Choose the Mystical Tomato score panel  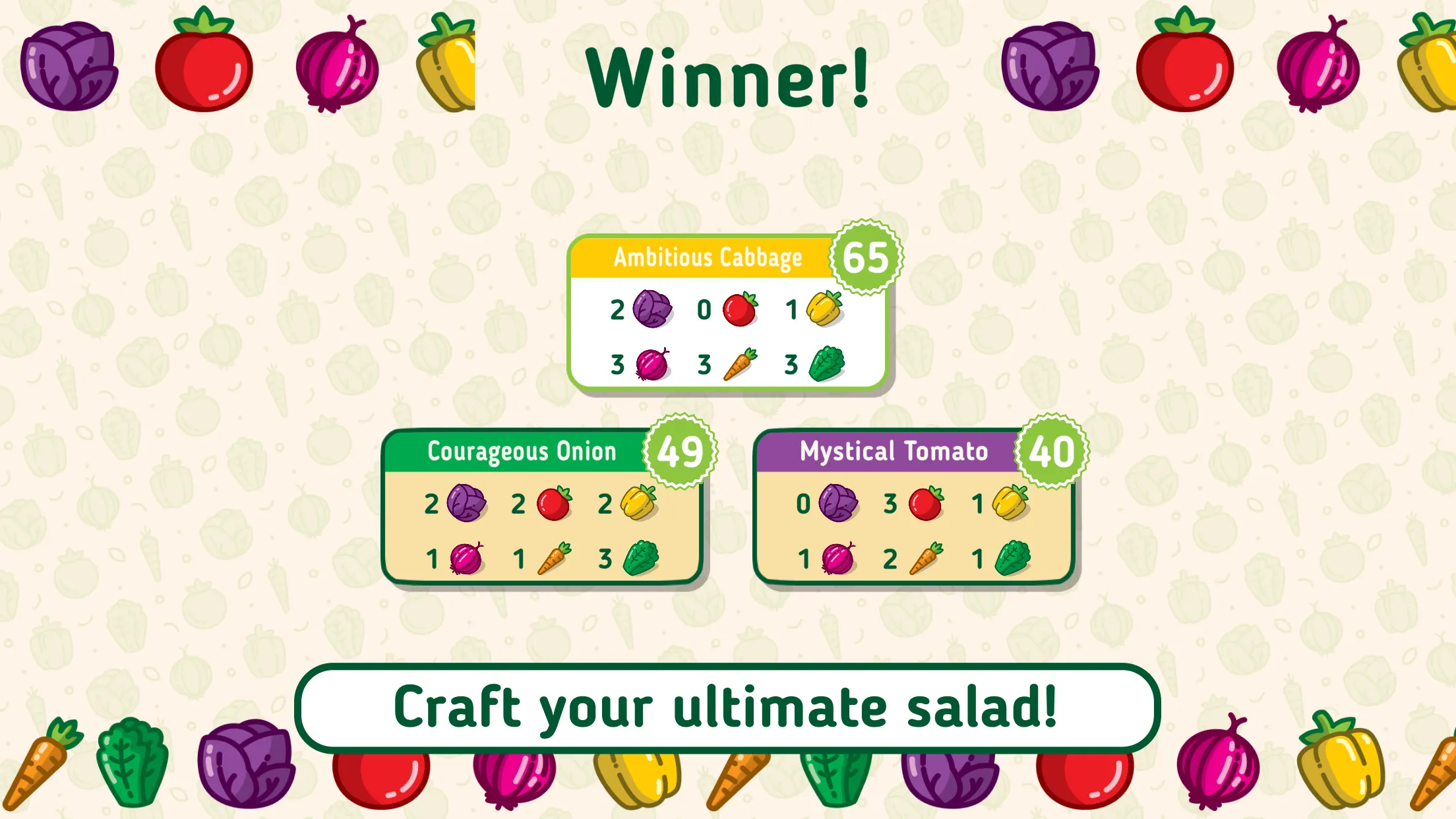click(913, 508)
